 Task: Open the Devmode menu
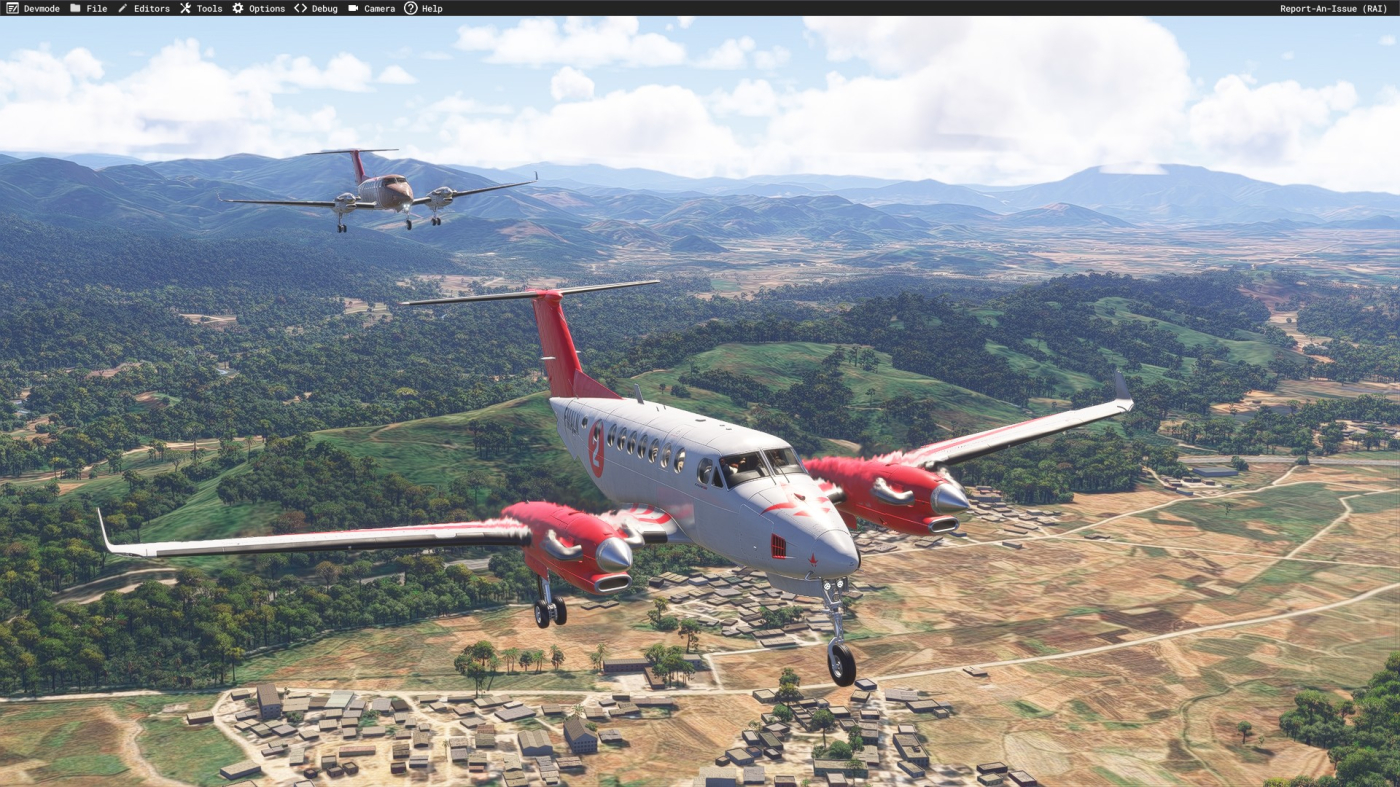33,8
